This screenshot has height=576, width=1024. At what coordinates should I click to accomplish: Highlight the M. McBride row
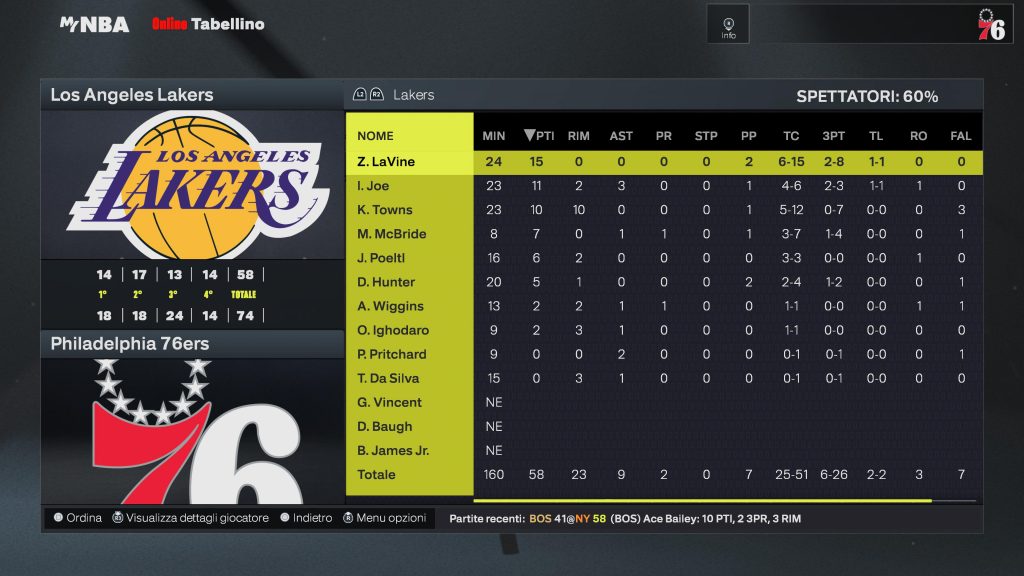click(x=392, y=234)
